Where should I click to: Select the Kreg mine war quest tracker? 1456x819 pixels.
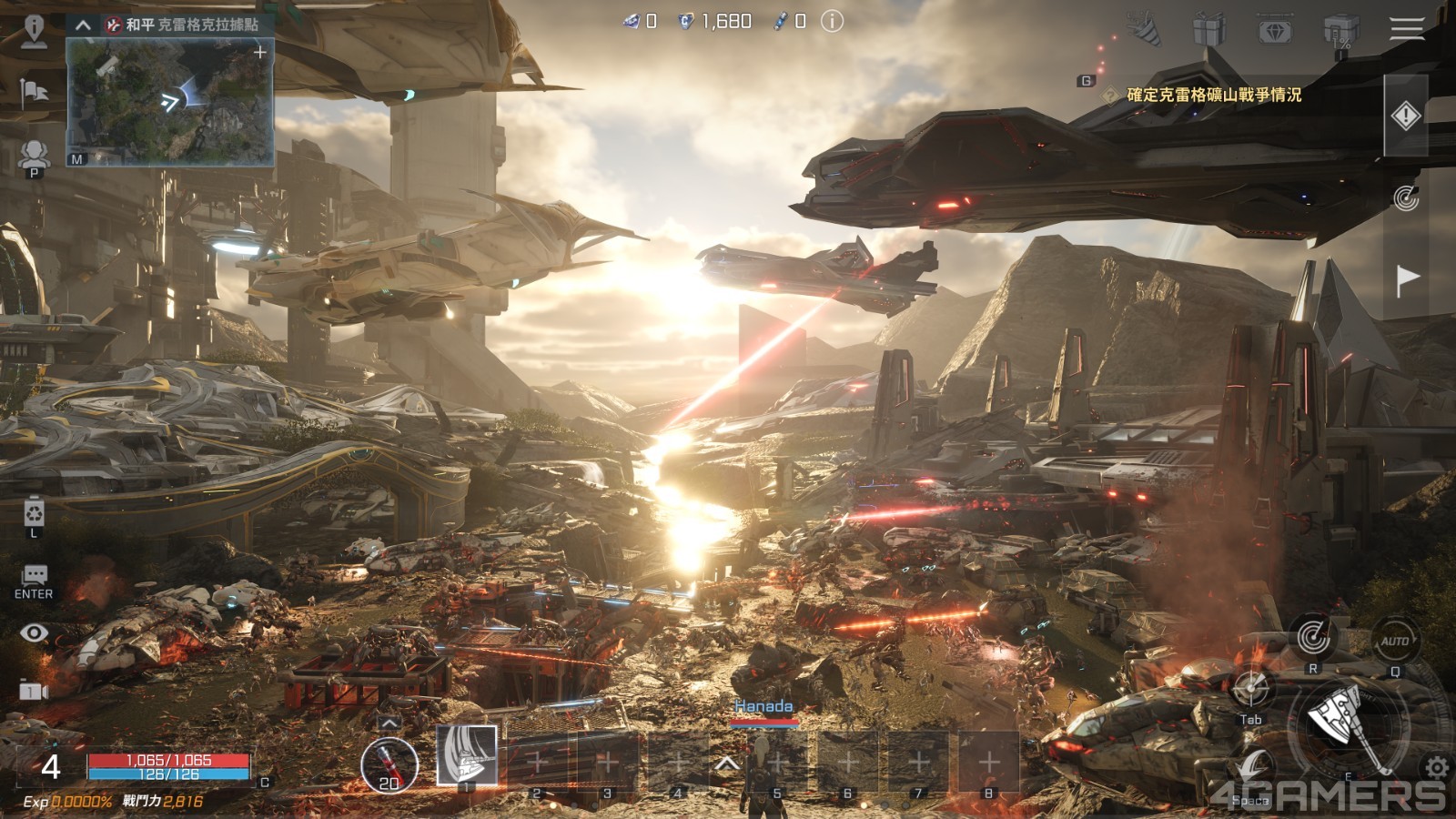pos(1213,95)
